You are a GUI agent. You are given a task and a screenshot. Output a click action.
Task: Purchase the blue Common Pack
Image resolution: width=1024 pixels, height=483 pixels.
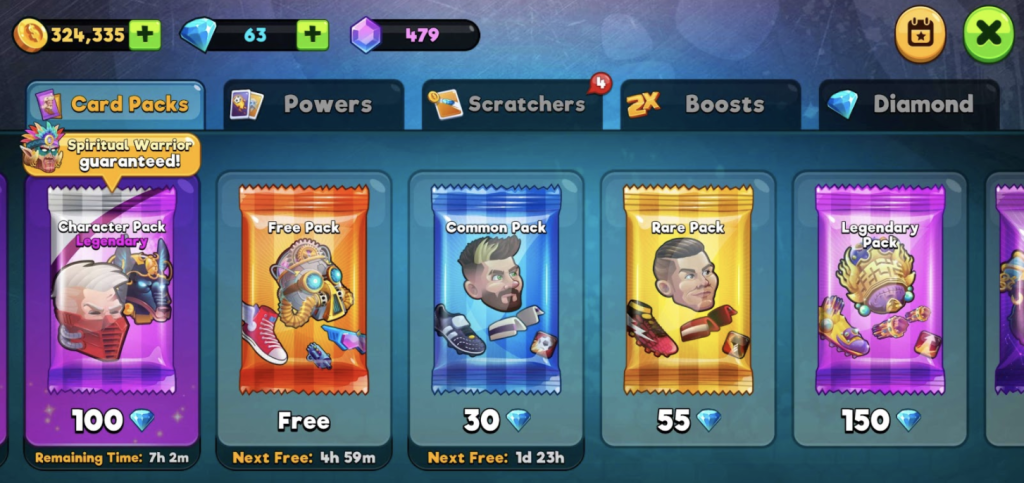point(496,300)
